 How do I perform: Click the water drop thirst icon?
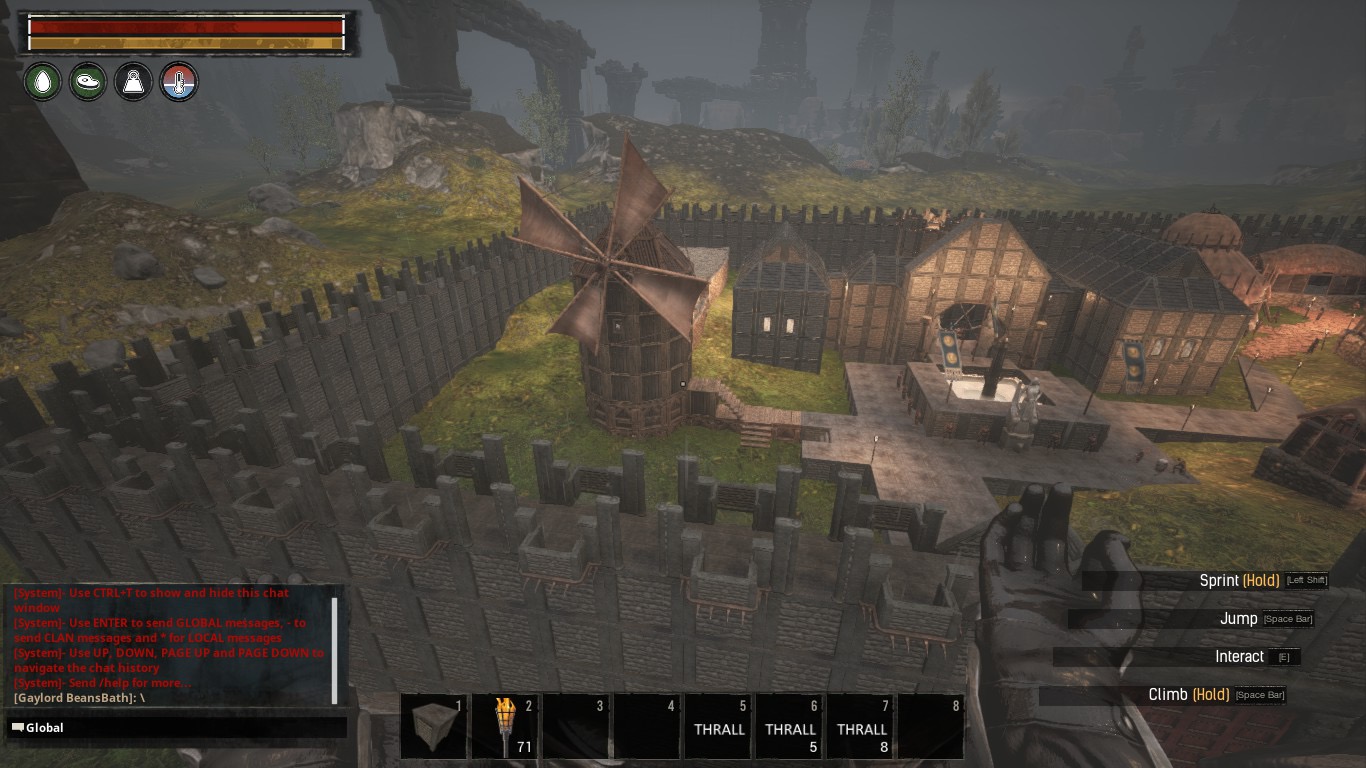coord(42,81)
